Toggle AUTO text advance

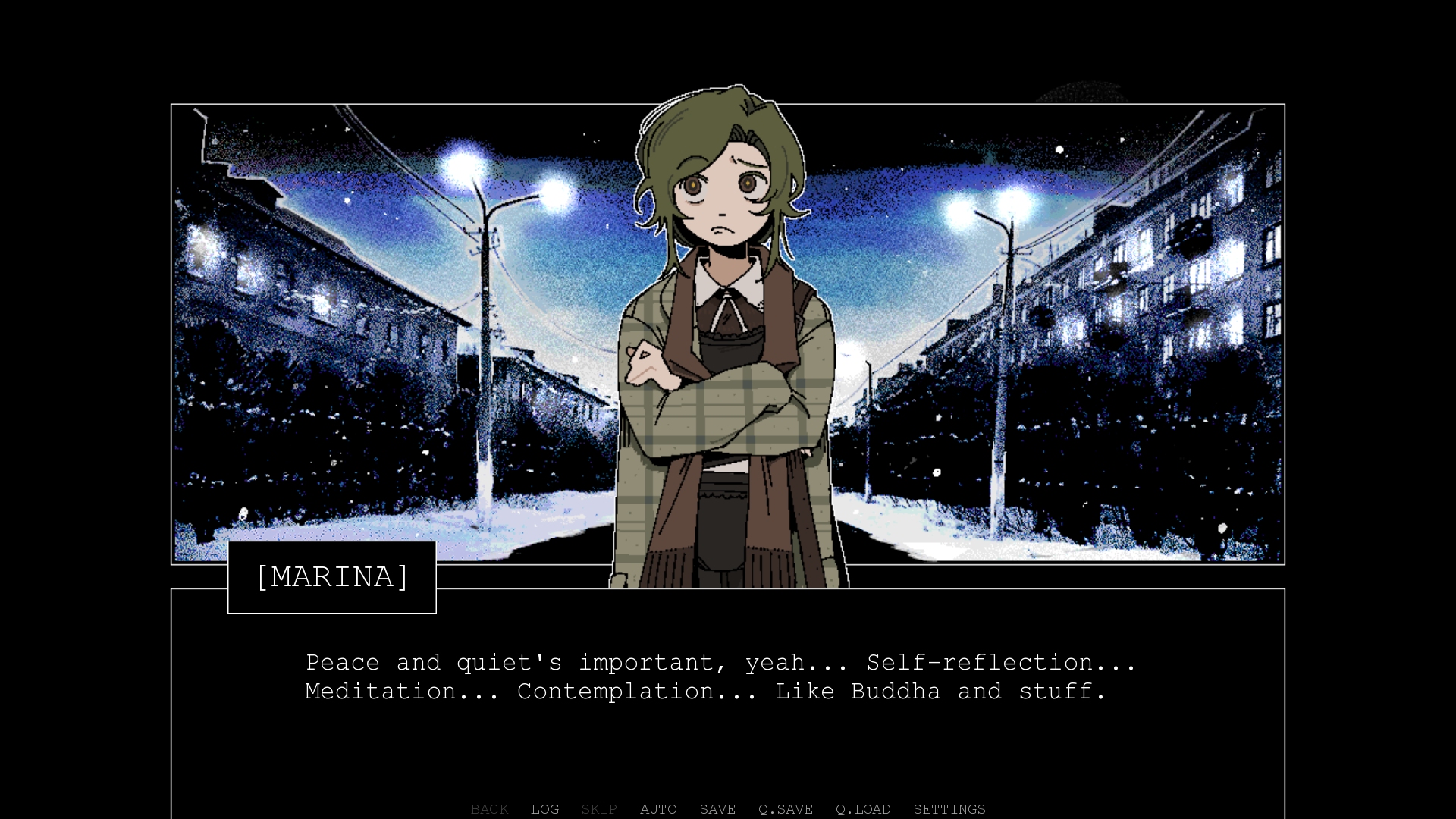[658, 809]
